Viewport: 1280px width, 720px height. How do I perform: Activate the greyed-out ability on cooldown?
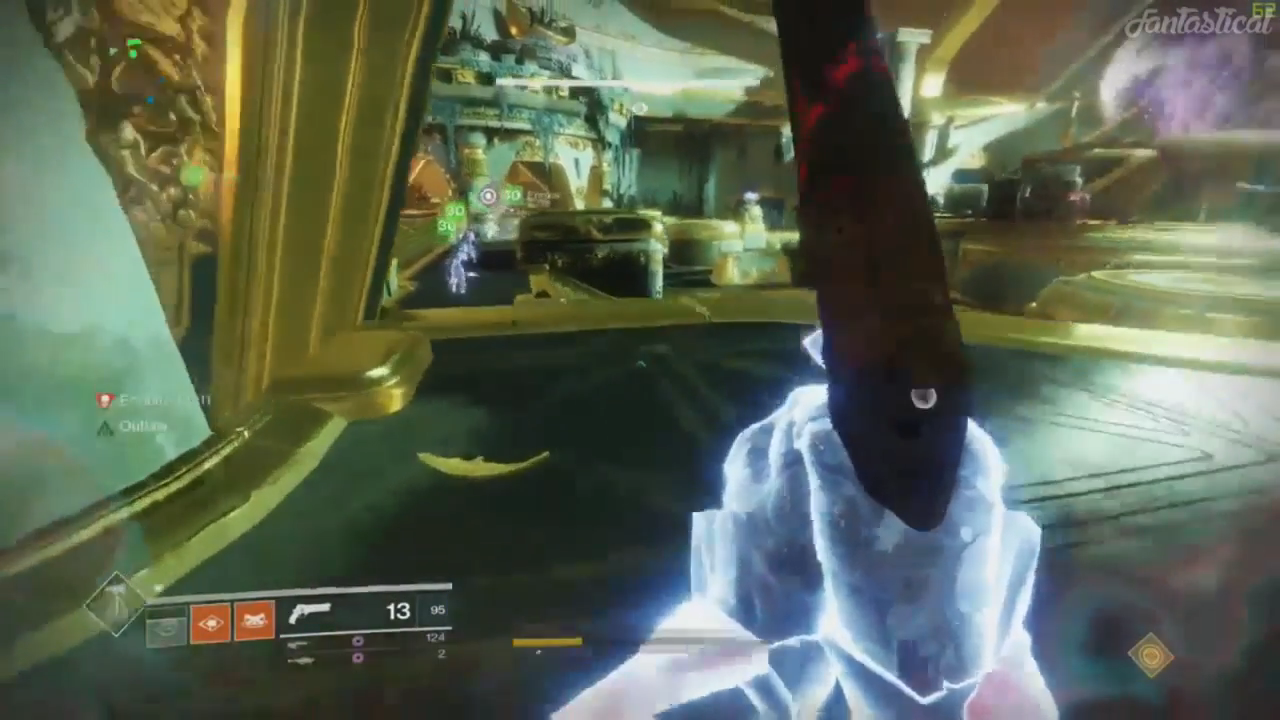click(x=166, y=627)
